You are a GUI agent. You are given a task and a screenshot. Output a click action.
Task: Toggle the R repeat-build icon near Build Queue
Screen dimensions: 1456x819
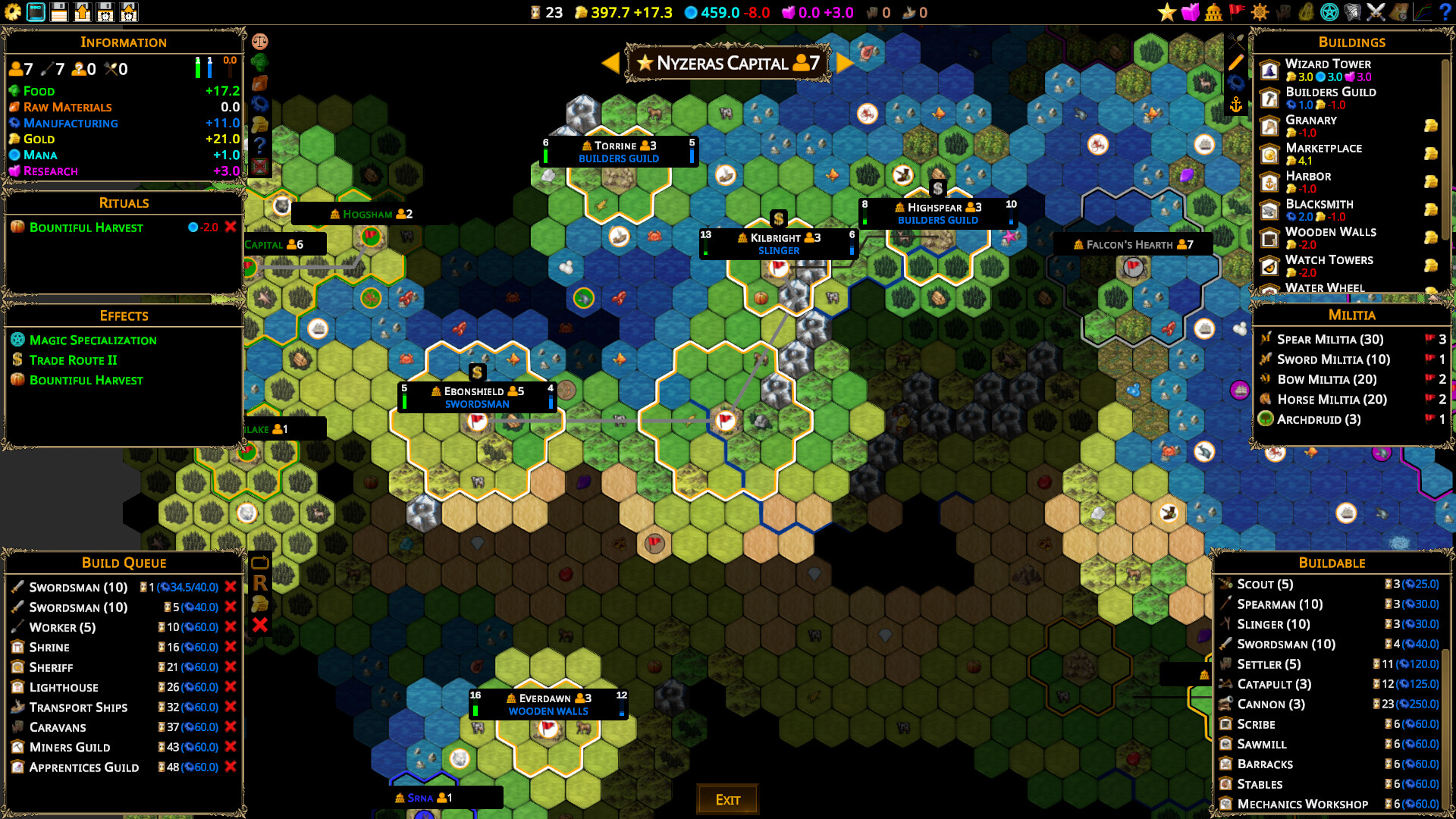[260, 582]
